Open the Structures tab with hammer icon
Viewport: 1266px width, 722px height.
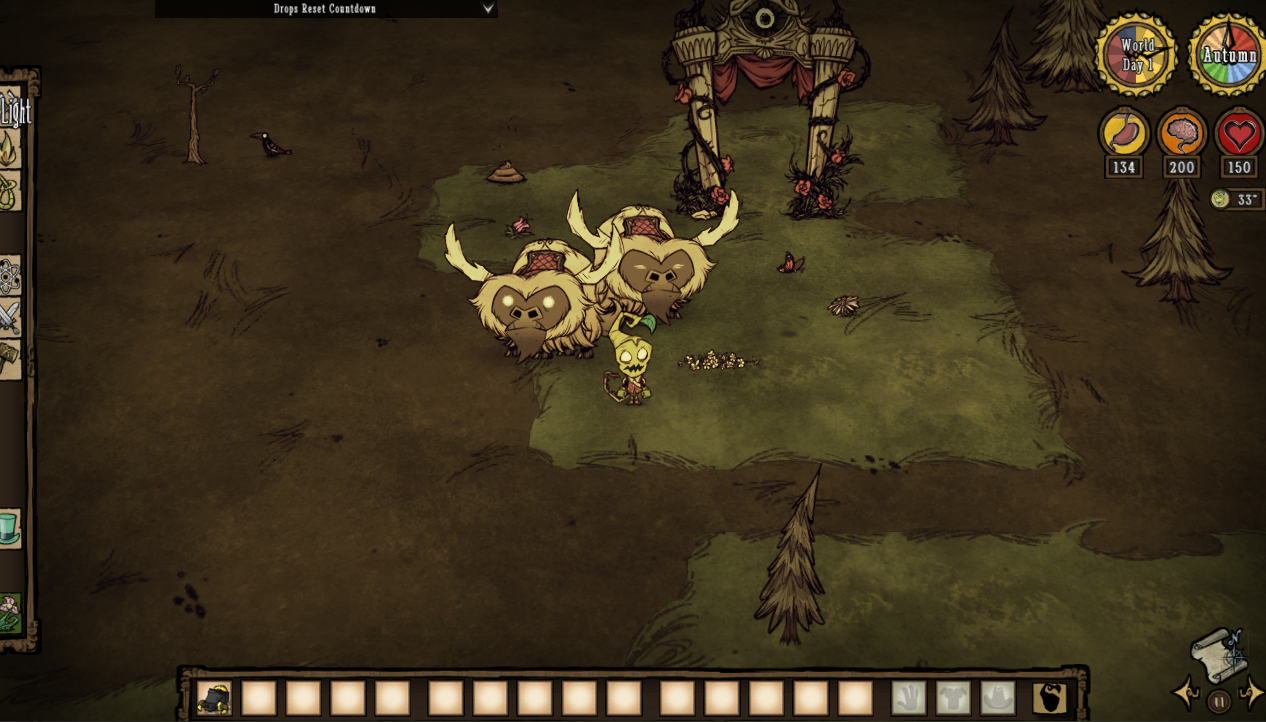tap(8, 358)
